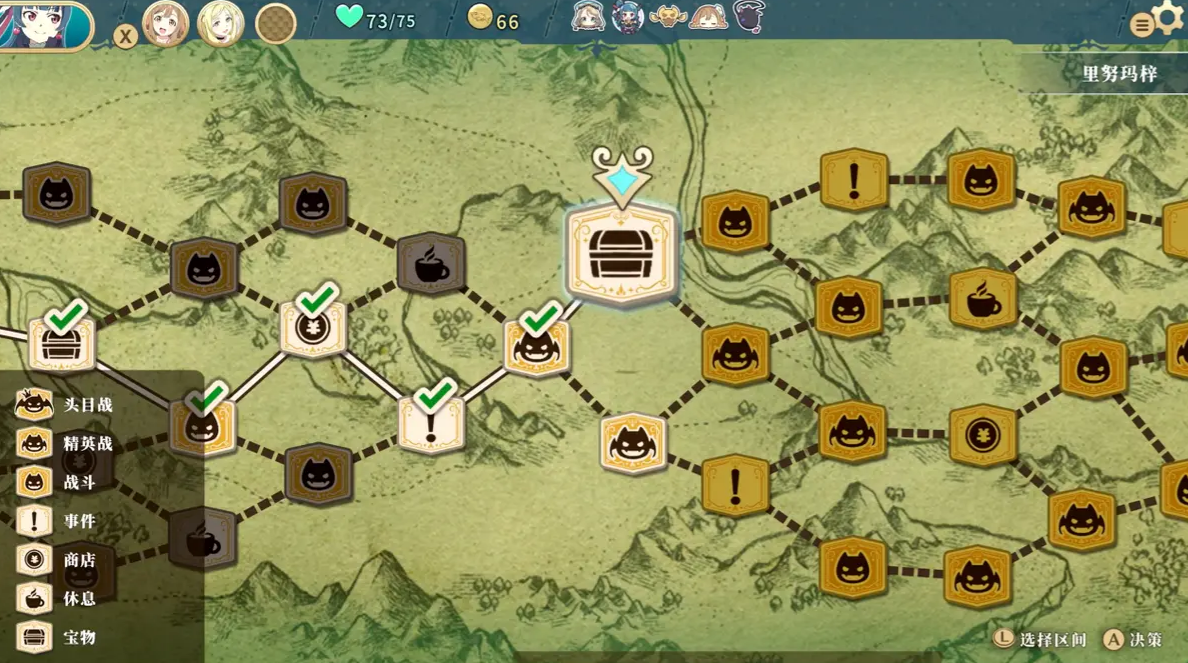
Task: Select the blonde party member portrait
Action: (221, 24)
